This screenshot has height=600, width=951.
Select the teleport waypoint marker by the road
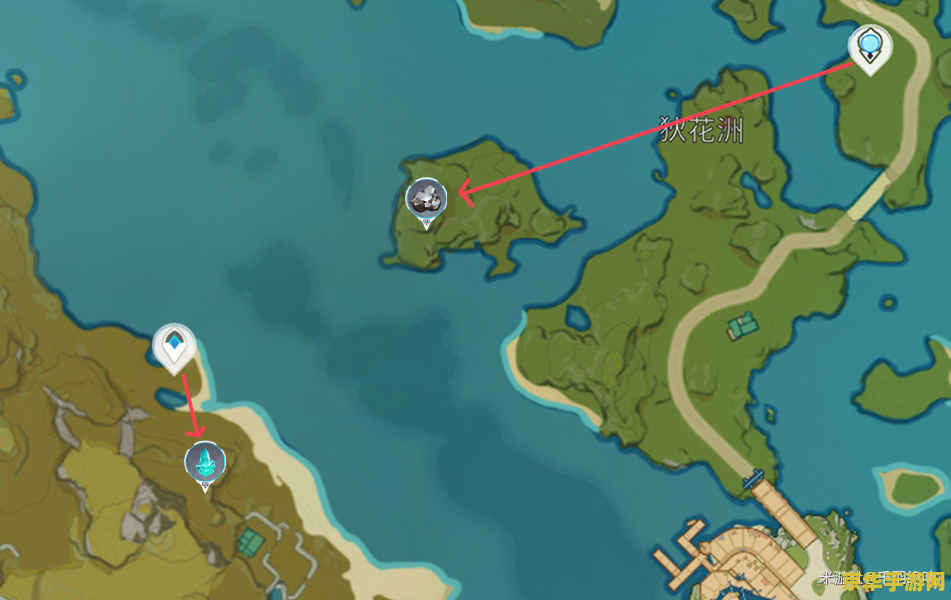pyautogui.click(x=869, y=46)
